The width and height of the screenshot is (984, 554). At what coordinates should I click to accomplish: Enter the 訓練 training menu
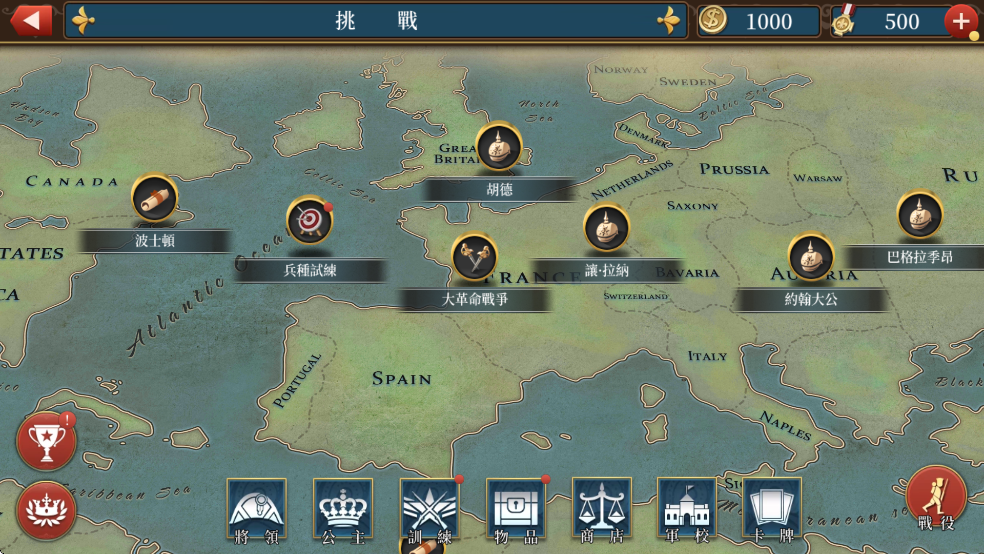[429, 510]
